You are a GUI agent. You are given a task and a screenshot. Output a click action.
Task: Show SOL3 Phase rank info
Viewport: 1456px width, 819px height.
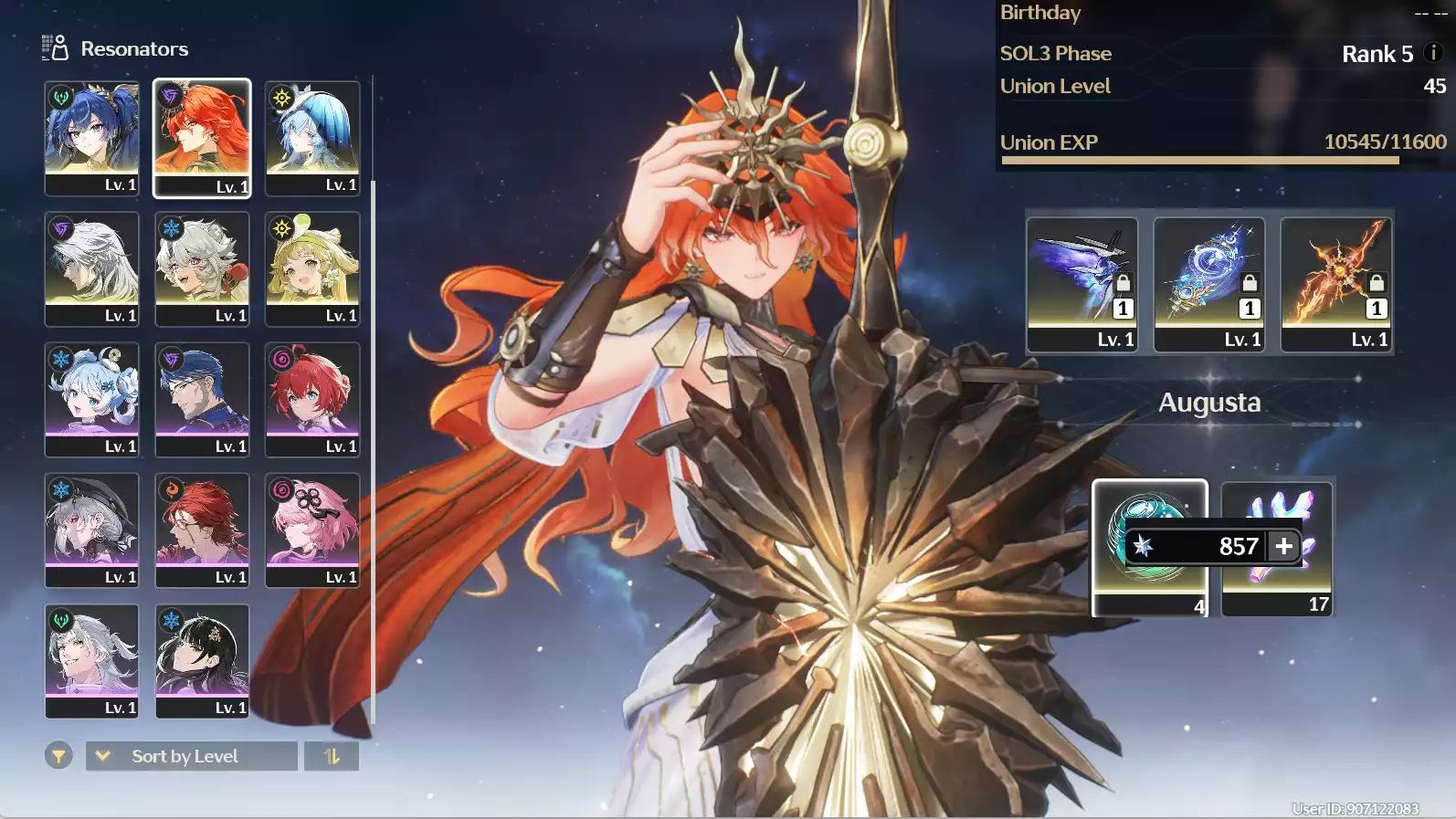[x=1433, y=53]
